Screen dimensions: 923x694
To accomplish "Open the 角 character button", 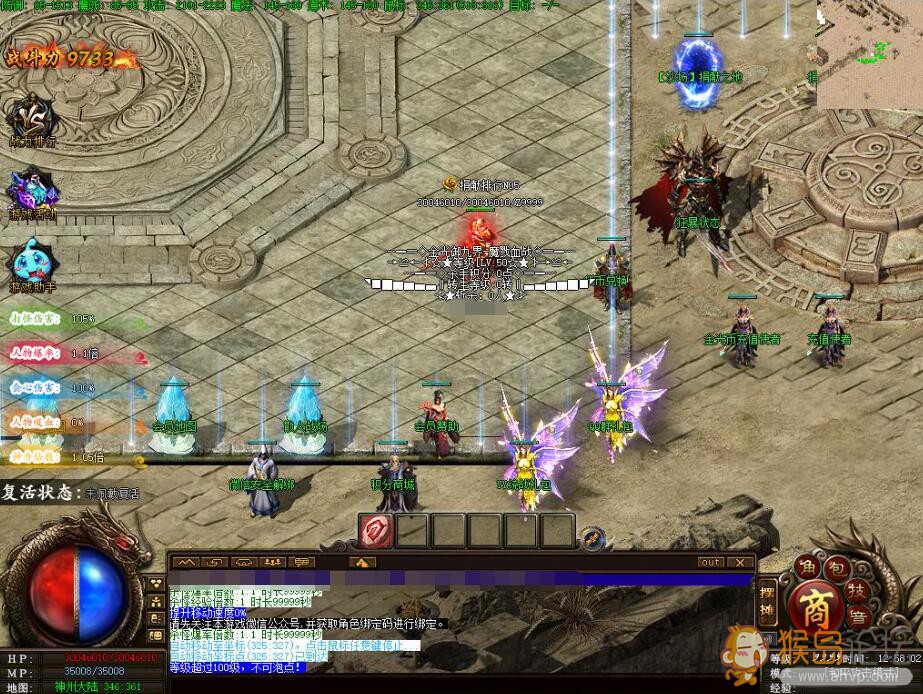I will click(x=808, y=567).
